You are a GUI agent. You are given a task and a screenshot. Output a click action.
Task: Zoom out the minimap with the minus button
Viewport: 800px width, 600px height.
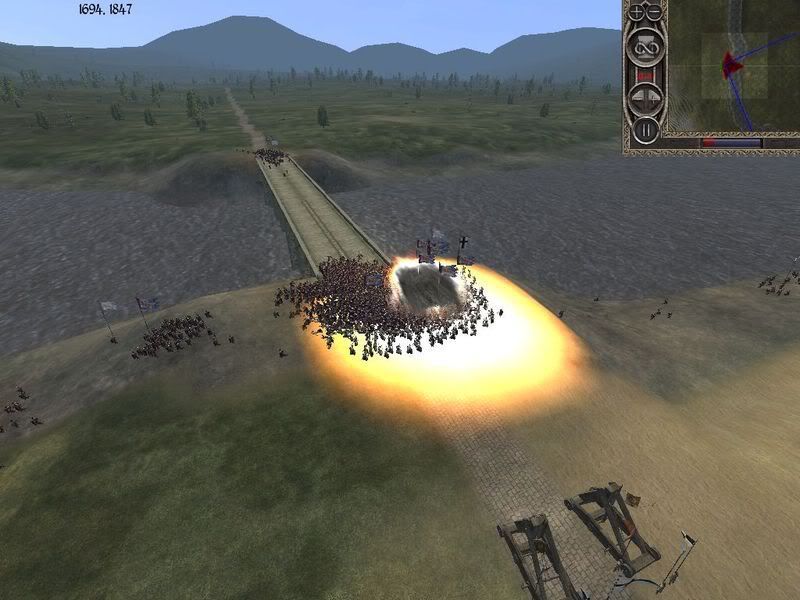point(655,13)
